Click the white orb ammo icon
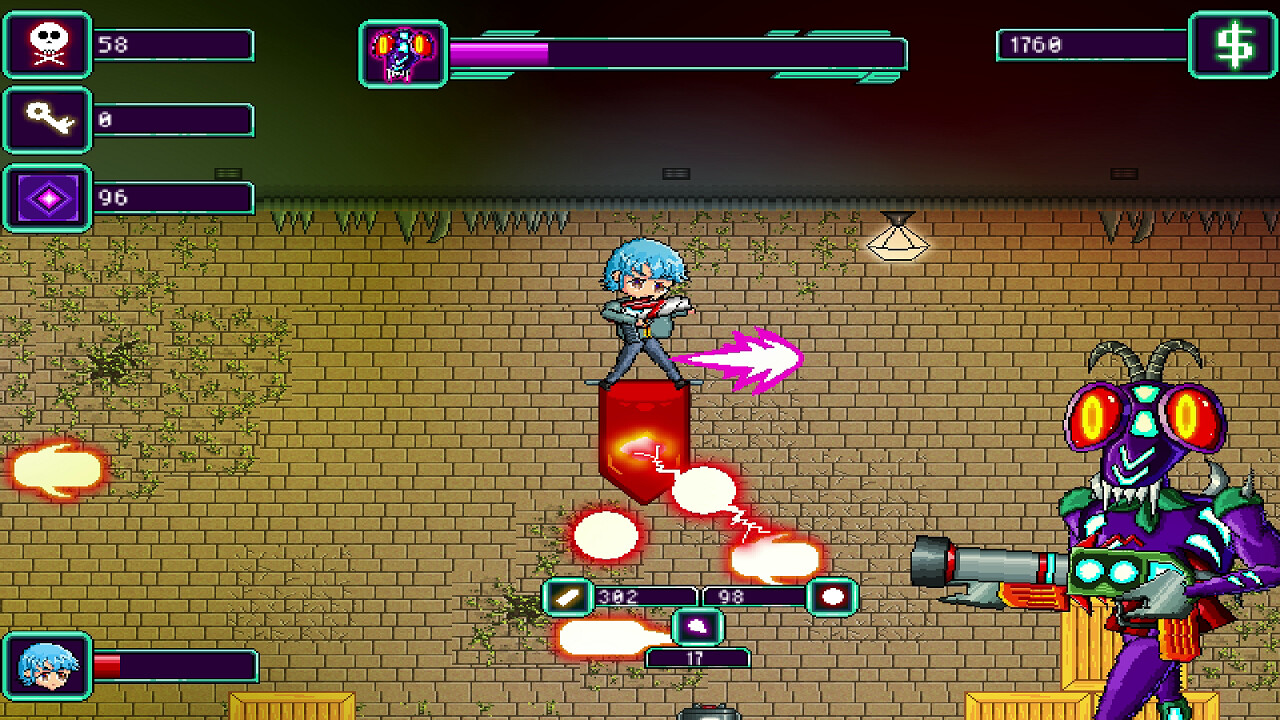The image size is (1280, 720). (831, 597)
